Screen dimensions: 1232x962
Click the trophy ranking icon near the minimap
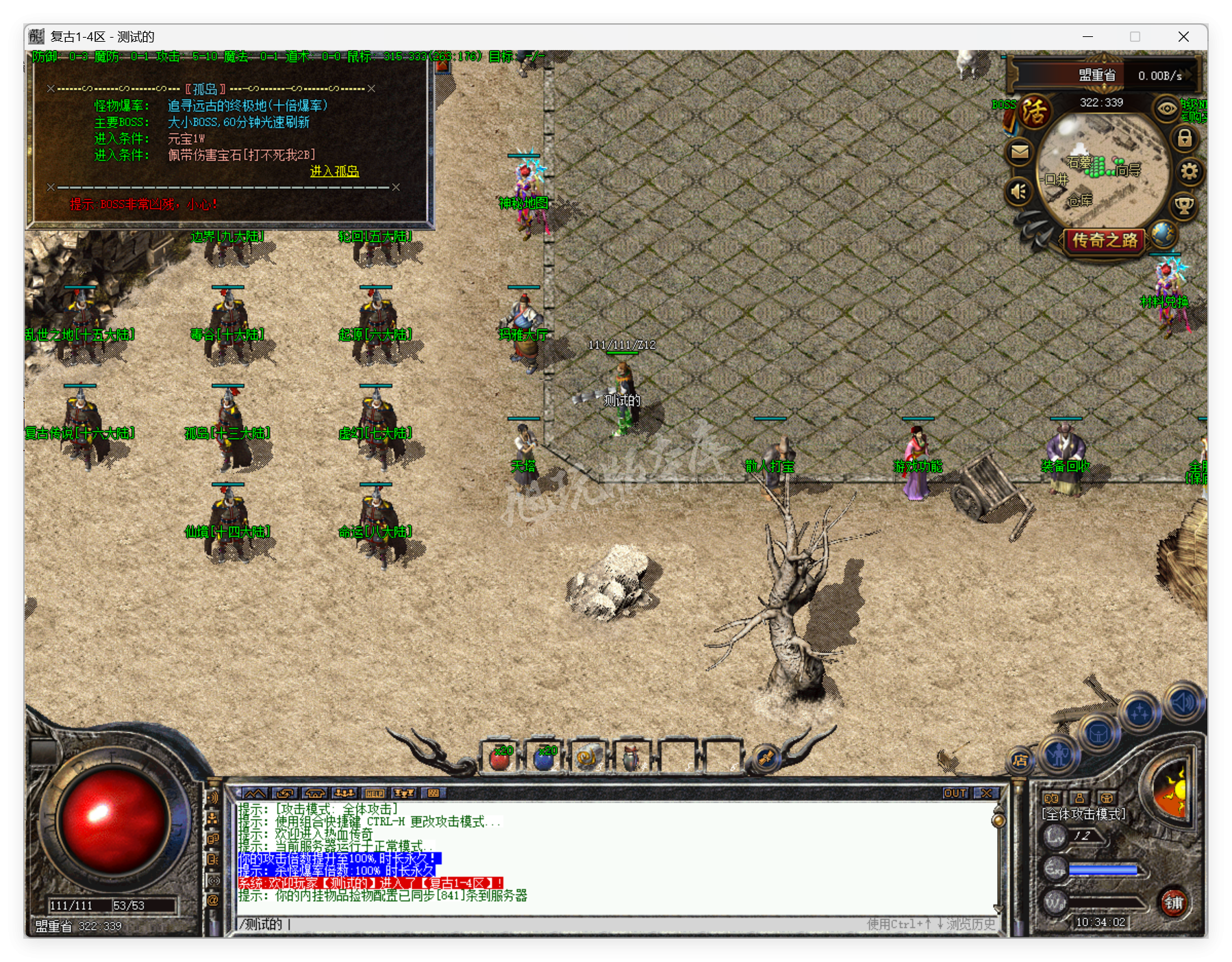pos(1184,205)
